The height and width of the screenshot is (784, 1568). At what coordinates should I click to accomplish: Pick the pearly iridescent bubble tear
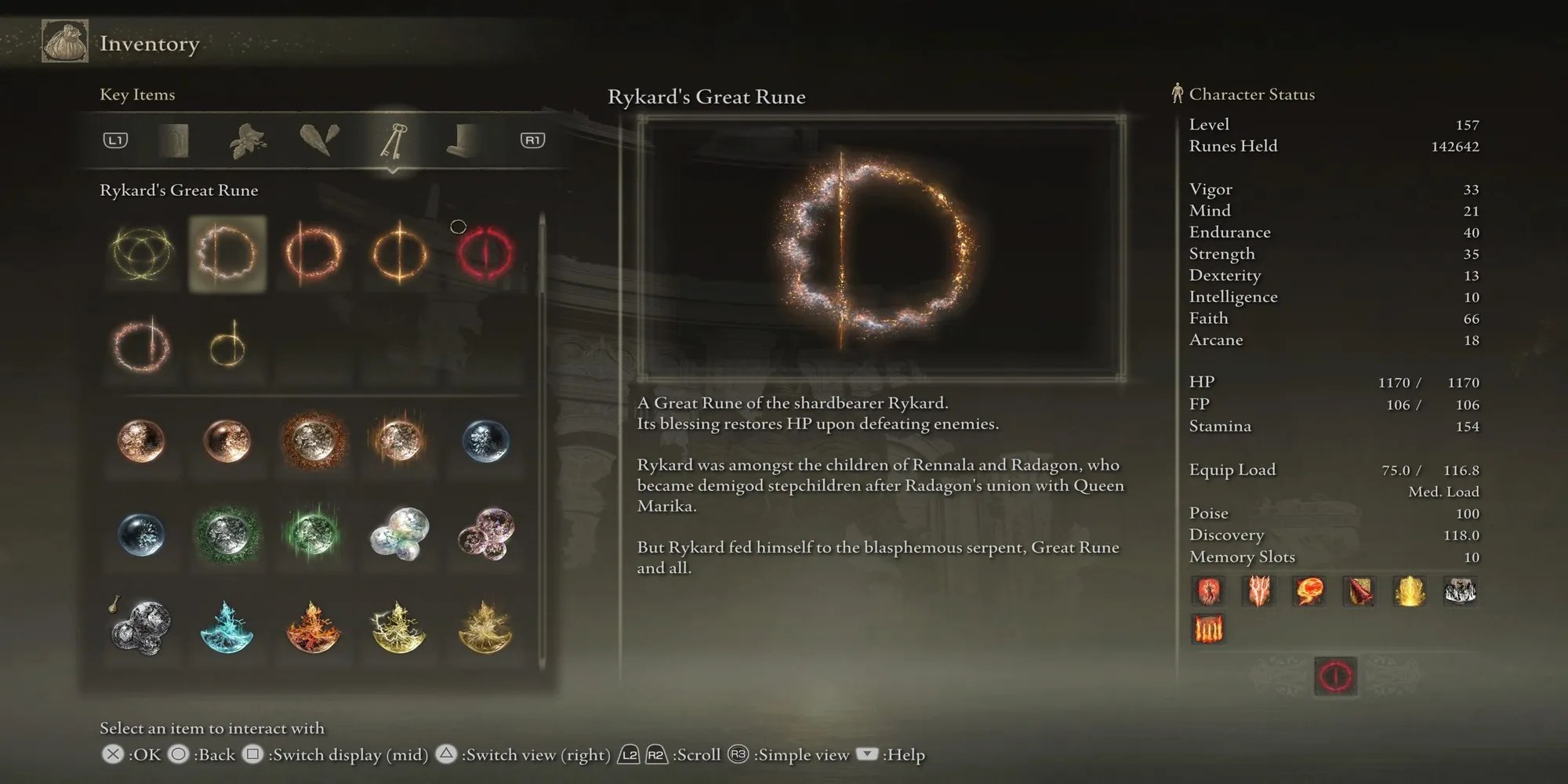pos(399,534)
